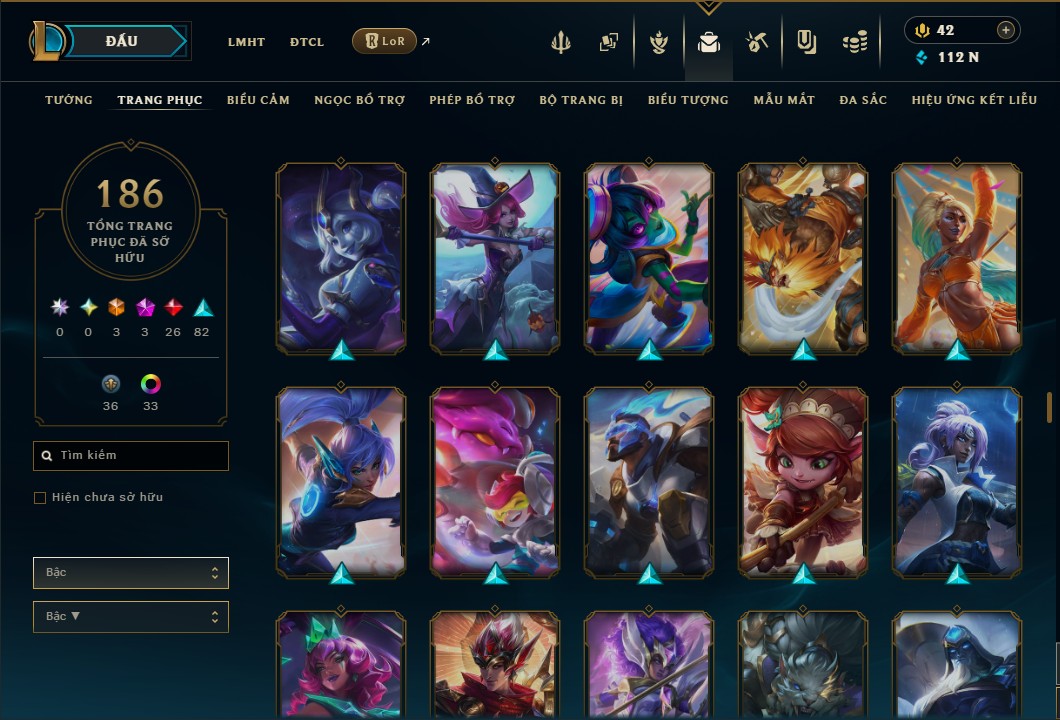
Task: Click the ĐẤU play button
Action: pos(122,41)
